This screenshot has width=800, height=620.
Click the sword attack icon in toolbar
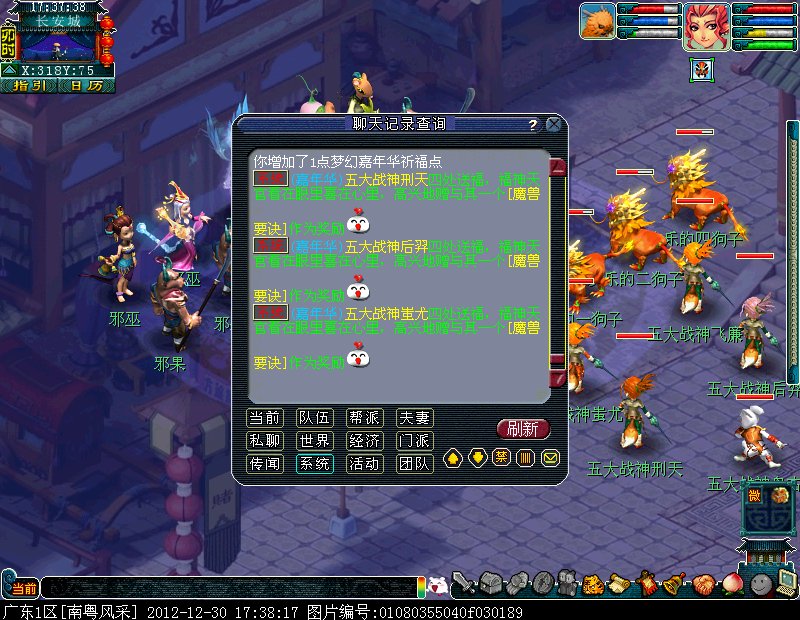pyautogui.click(x=463, y=584)
